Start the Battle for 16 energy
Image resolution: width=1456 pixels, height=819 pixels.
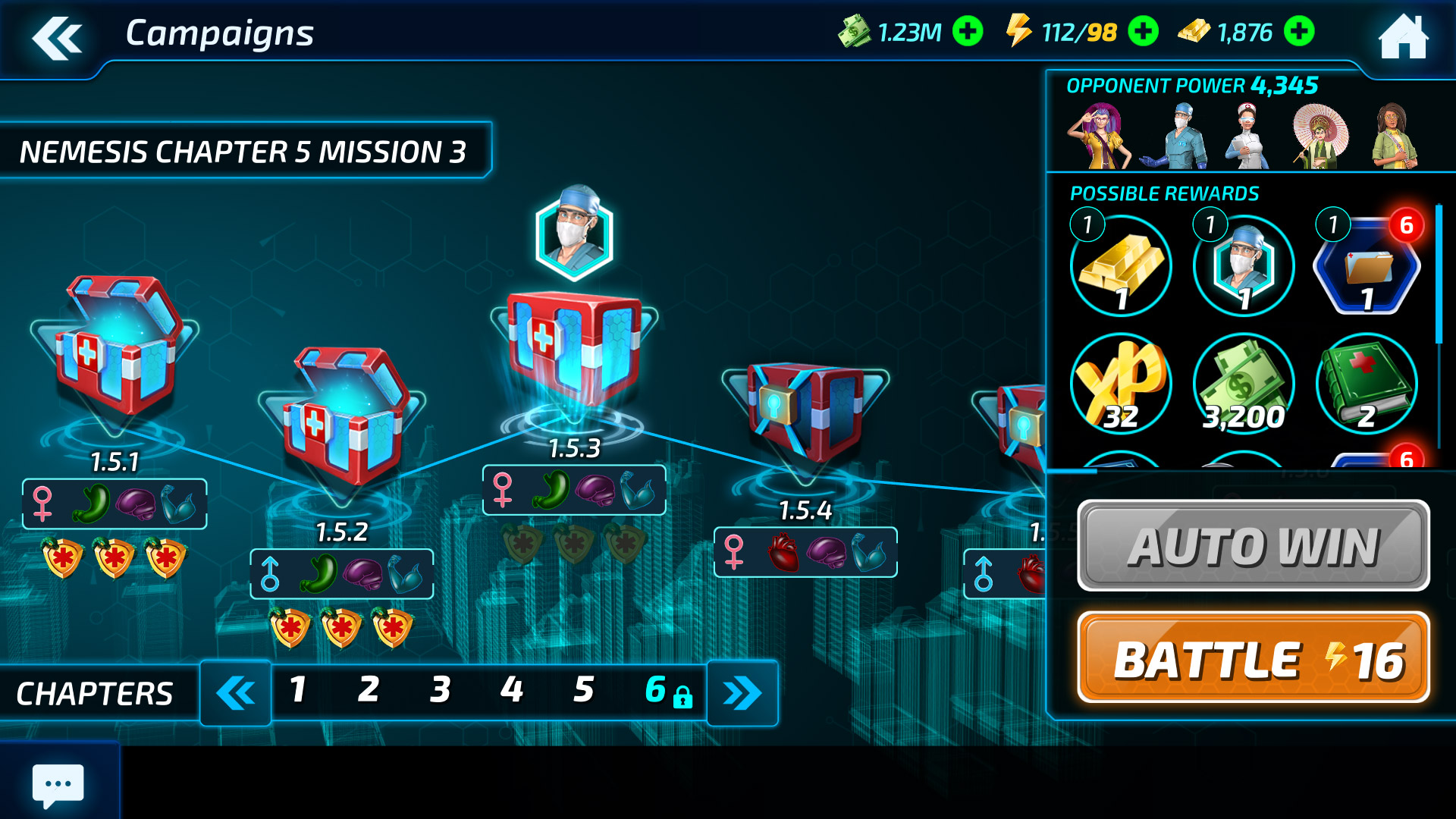tap(1254, 658)
